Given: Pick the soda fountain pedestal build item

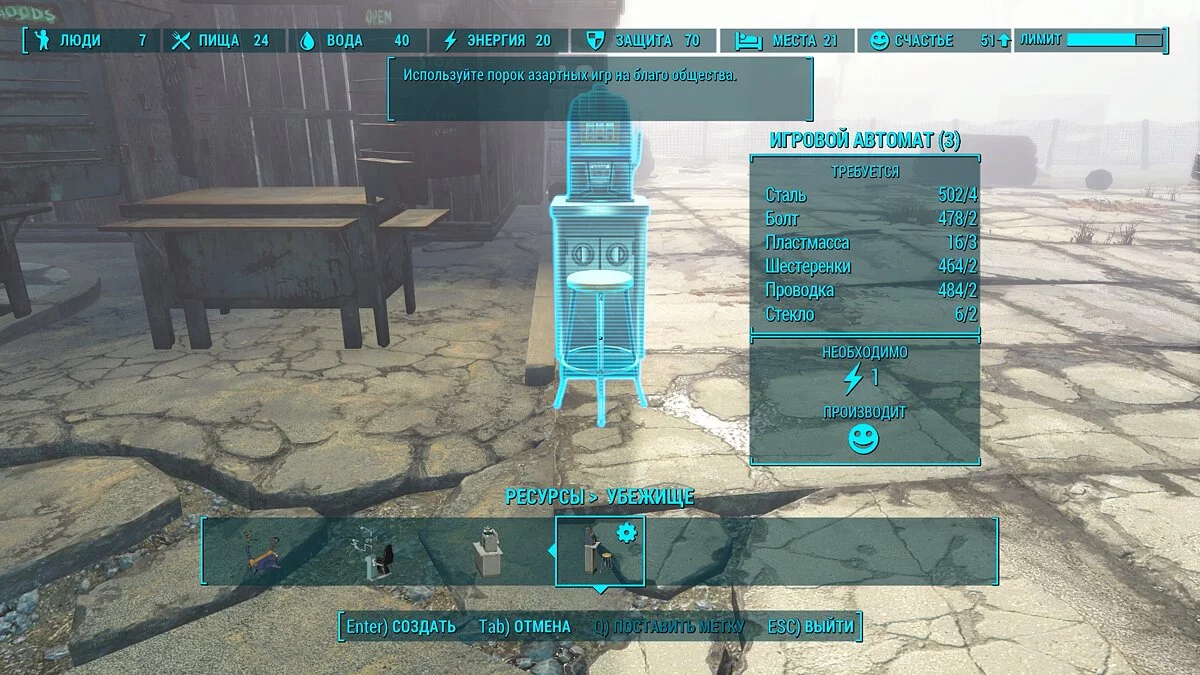Looking at the screenshot, I should click(x=490, y=552).
